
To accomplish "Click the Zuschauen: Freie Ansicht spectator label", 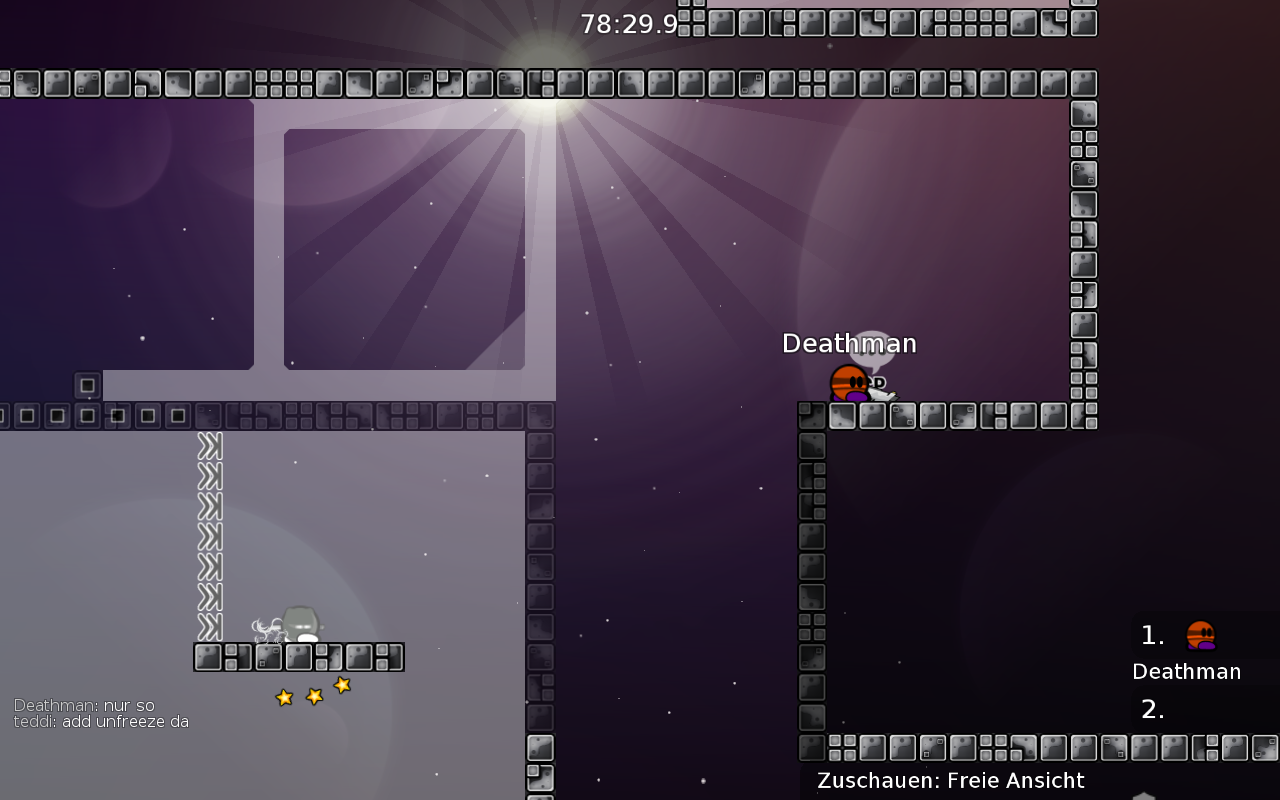I will click(950, 781).
